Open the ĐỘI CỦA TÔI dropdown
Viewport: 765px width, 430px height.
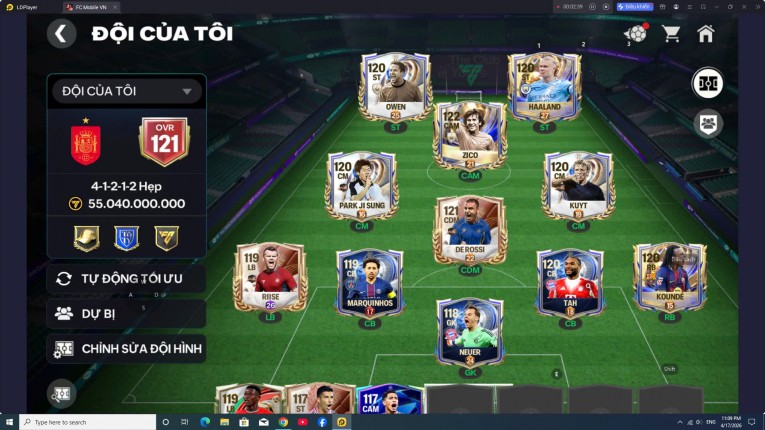pos(126,92)
